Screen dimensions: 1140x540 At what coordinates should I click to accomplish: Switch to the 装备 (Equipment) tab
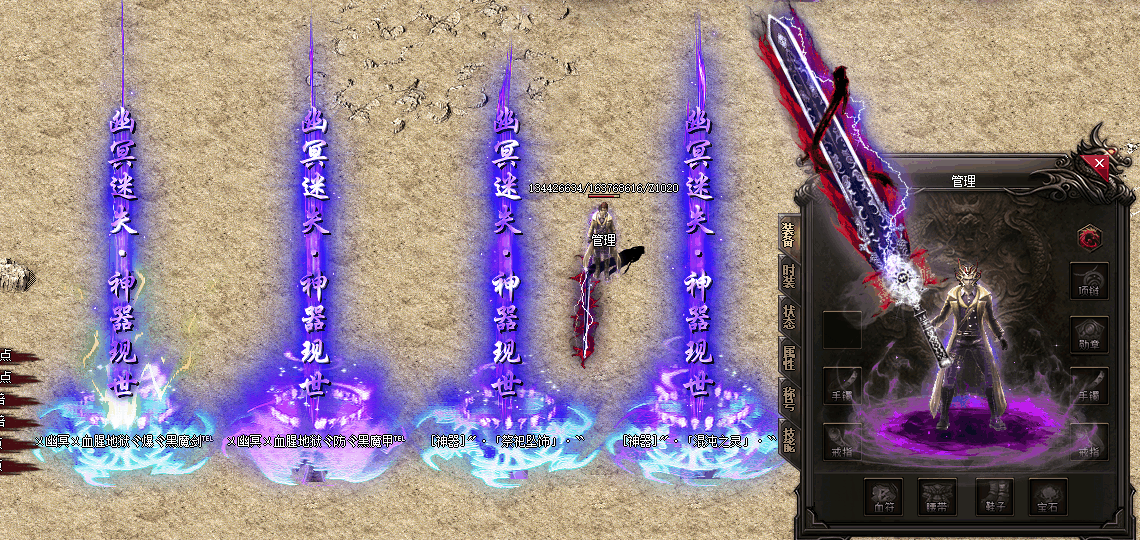pos(788,236)
